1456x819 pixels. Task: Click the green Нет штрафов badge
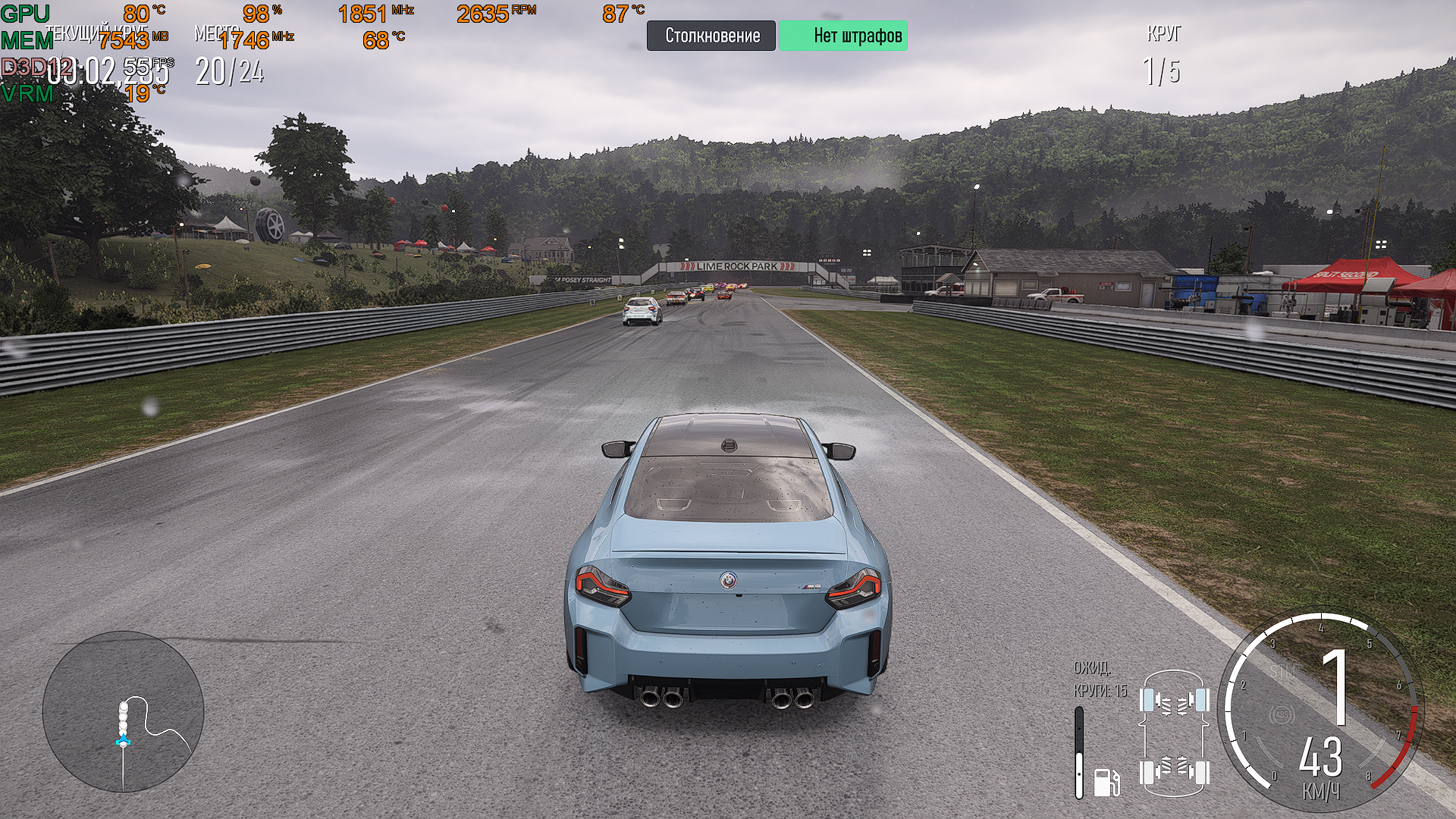click(x=843, y=36)
